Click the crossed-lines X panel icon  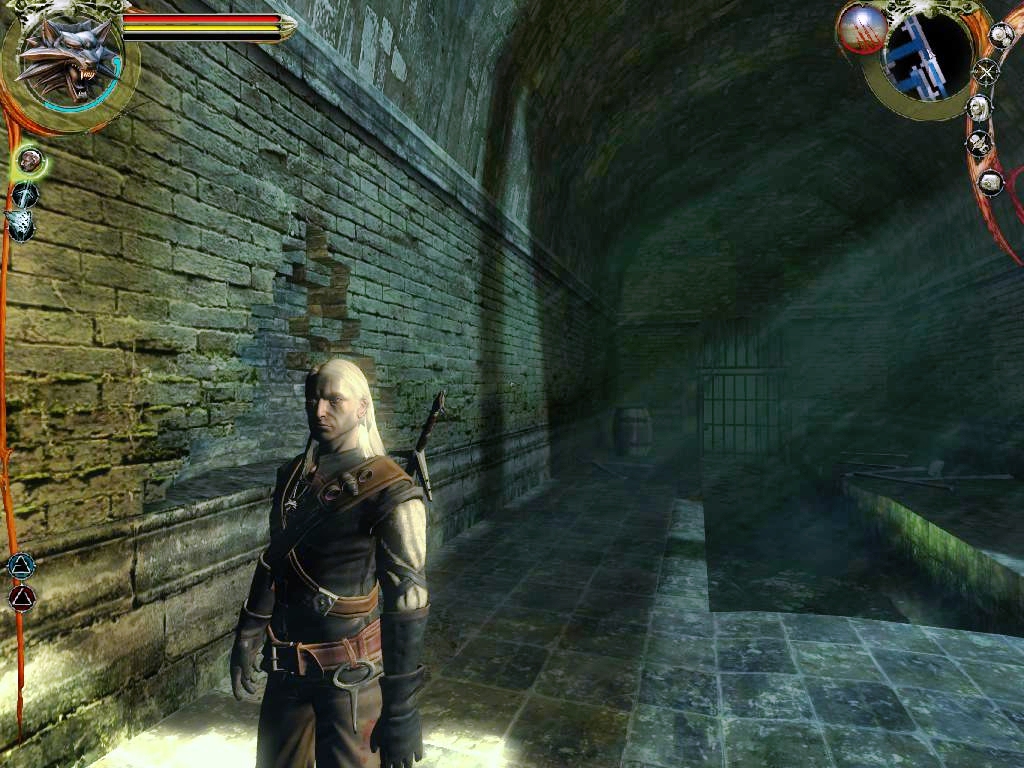pyautogui.click(x=987, y=71)
